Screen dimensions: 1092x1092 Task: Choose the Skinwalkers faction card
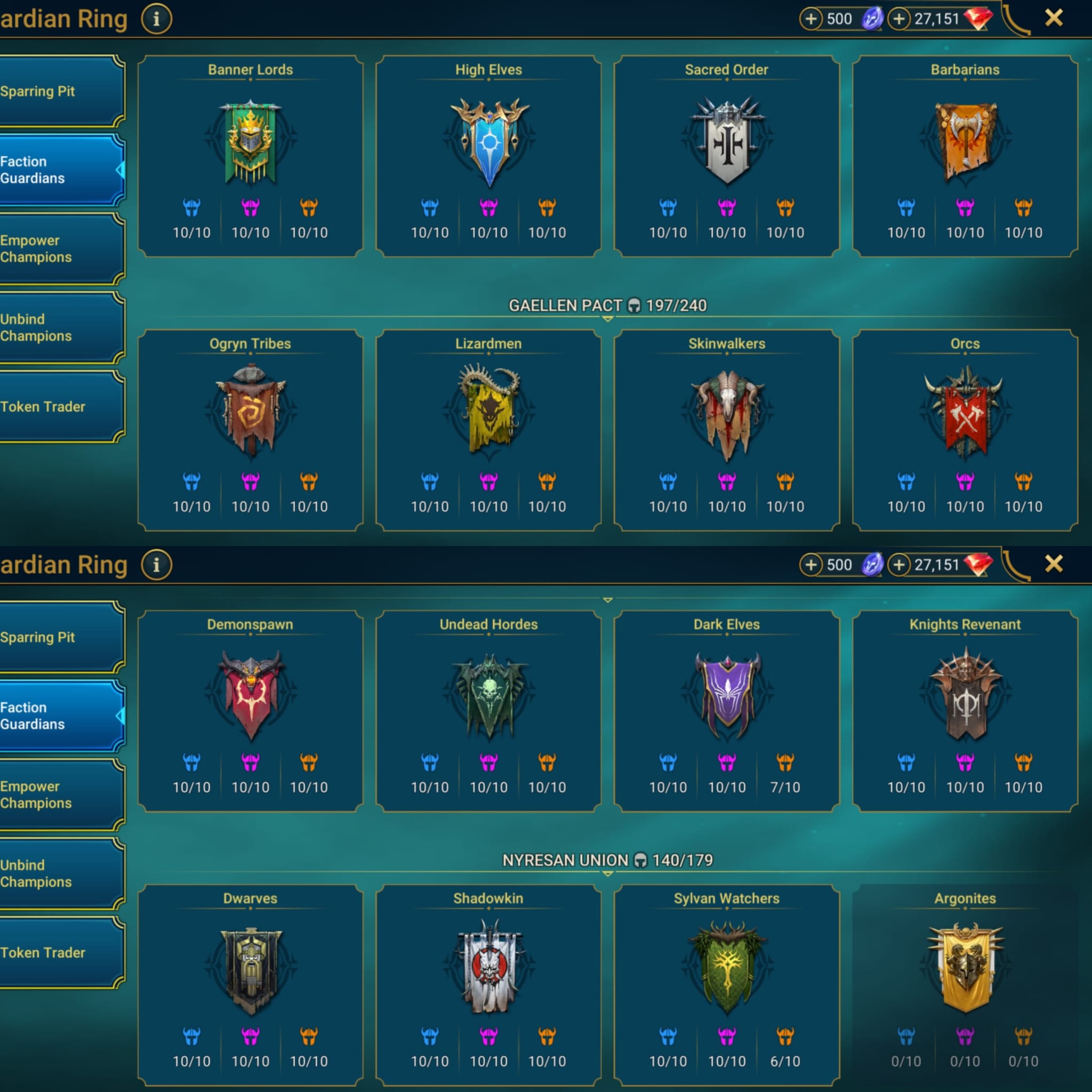726,430
